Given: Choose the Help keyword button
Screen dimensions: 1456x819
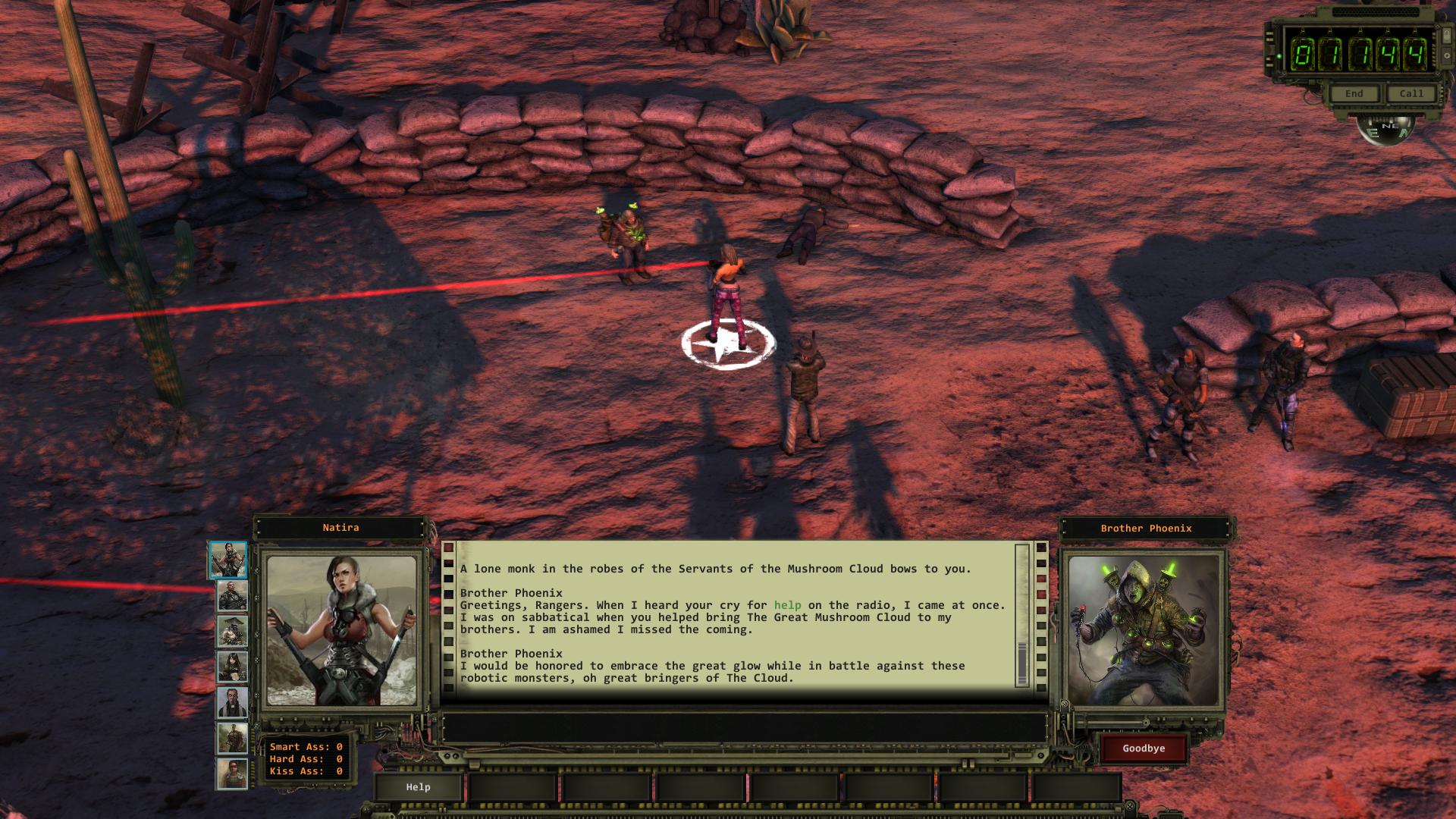Looking at the screenshot, I should pyautogui.click(x=418, y=787).
